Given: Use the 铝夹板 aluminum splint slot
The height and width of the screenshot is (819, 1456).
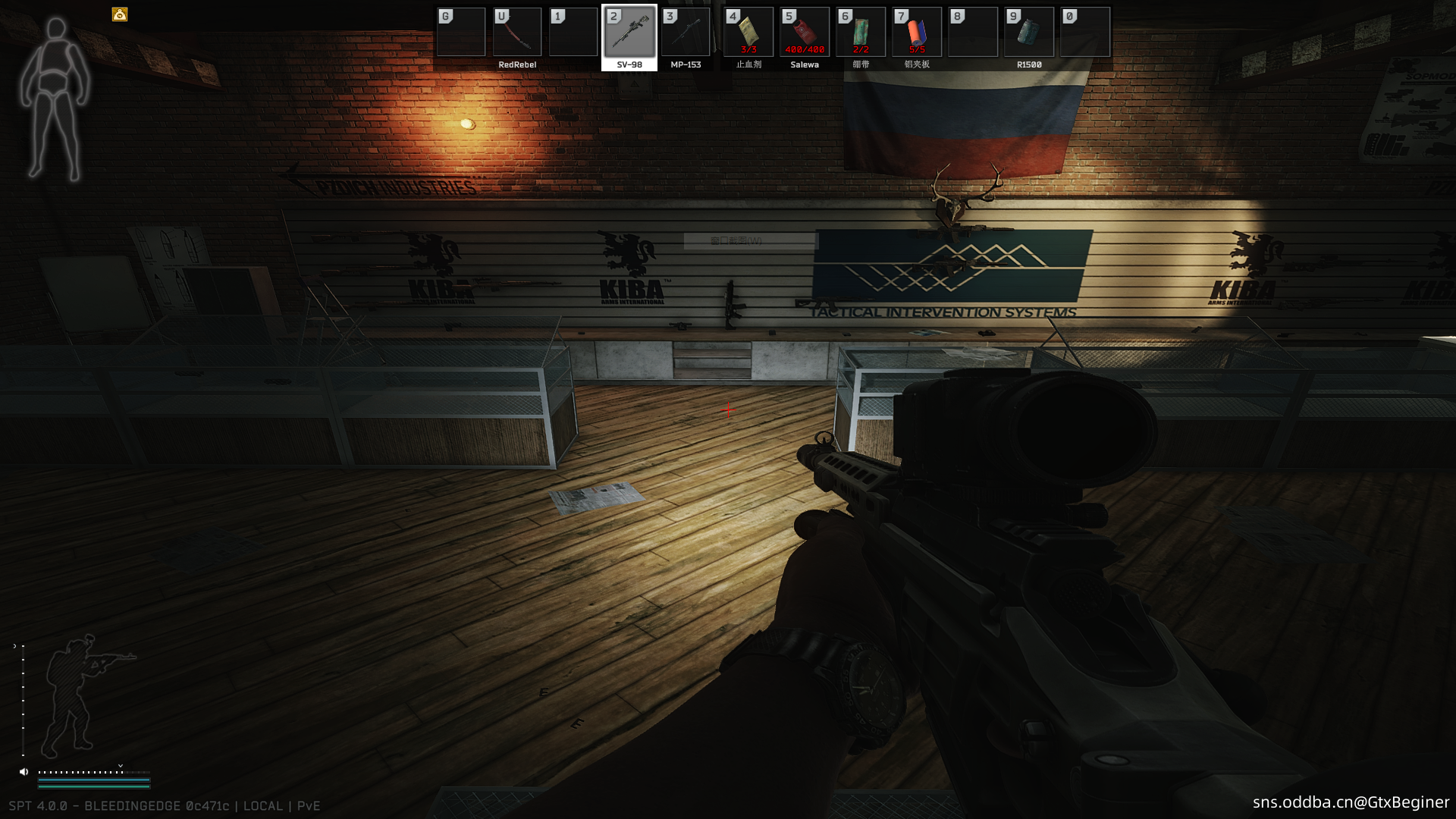Looking at the screenshot, I should click(917, 33).
